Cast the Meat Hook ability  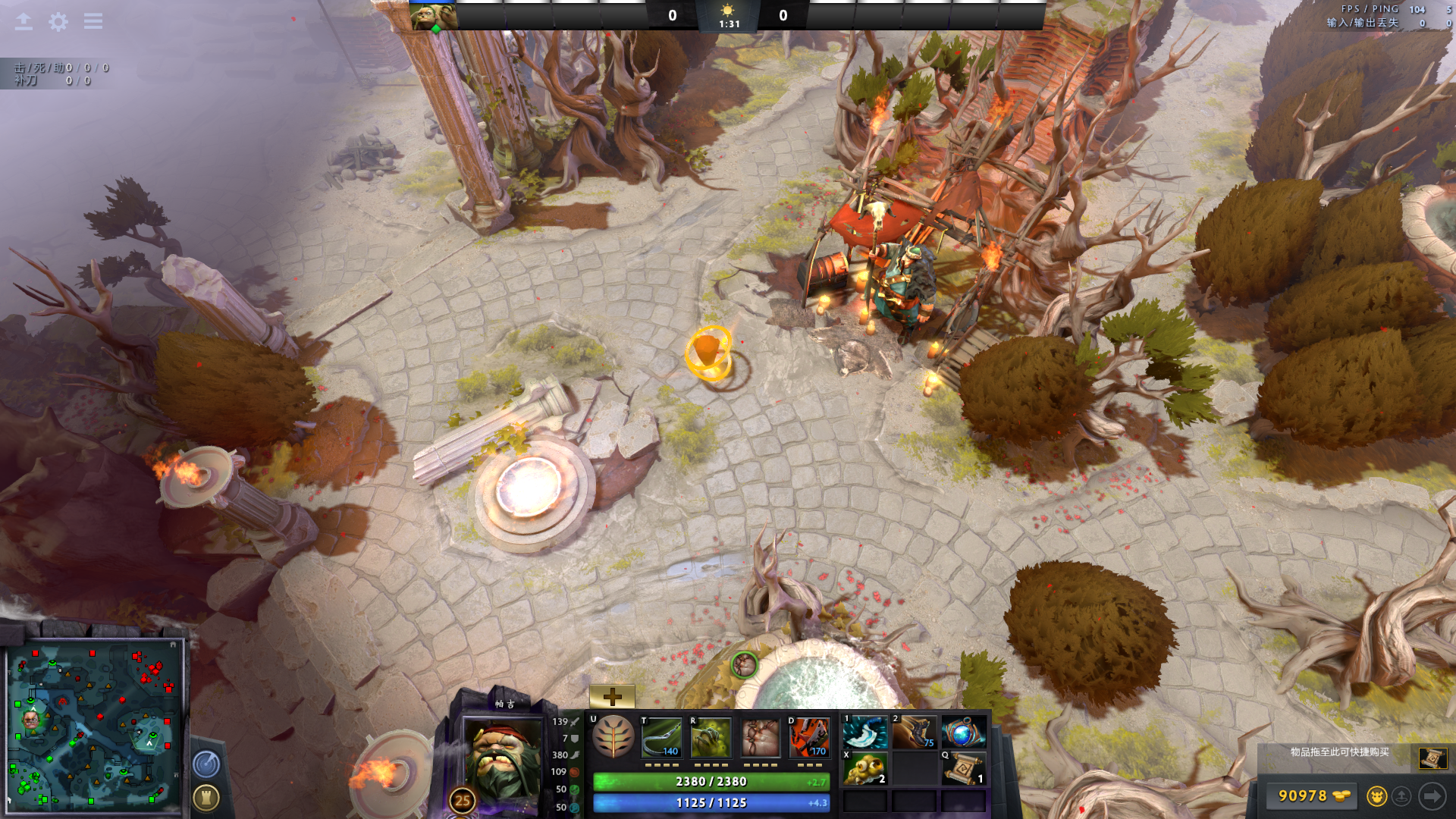point(661,738)
